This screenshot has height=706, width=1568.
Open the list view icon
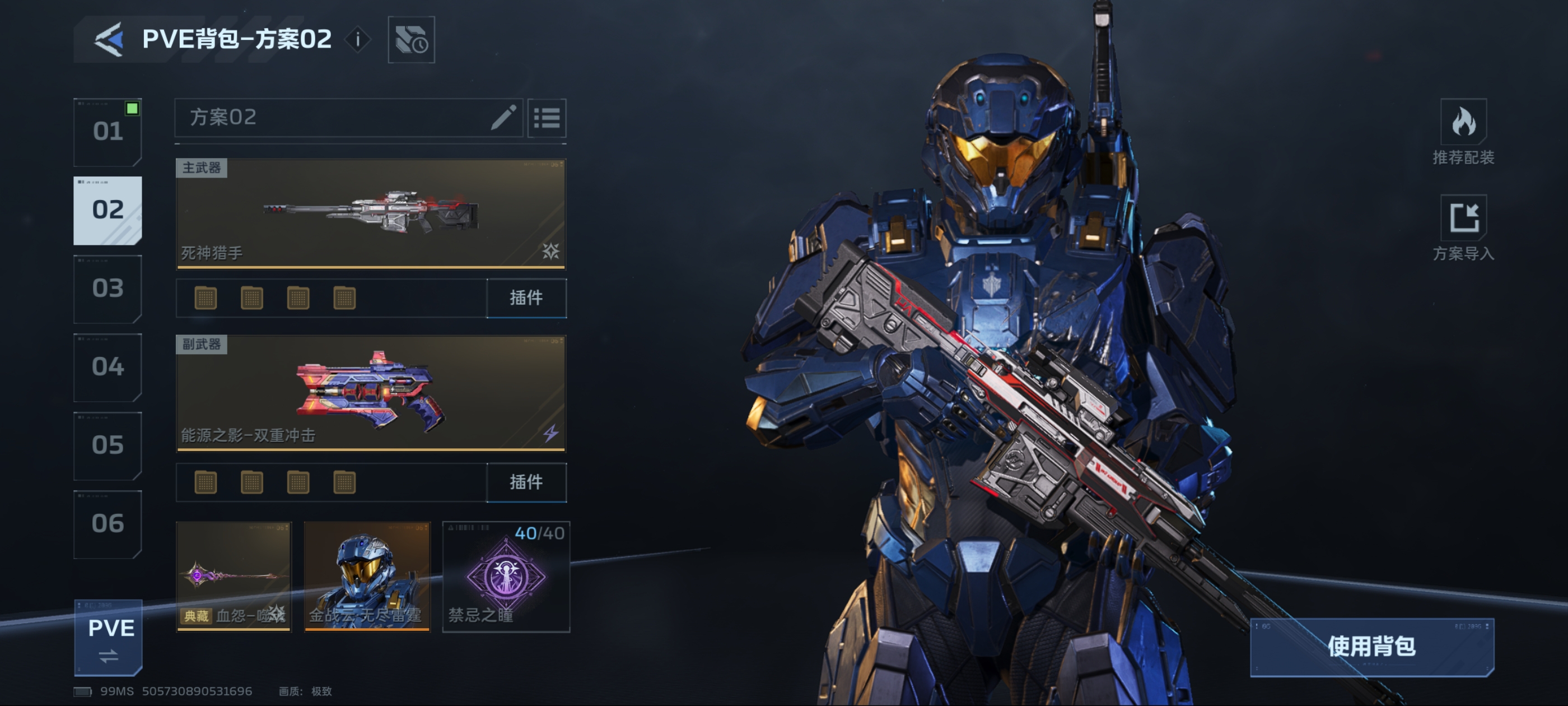(x=547, y=118)
